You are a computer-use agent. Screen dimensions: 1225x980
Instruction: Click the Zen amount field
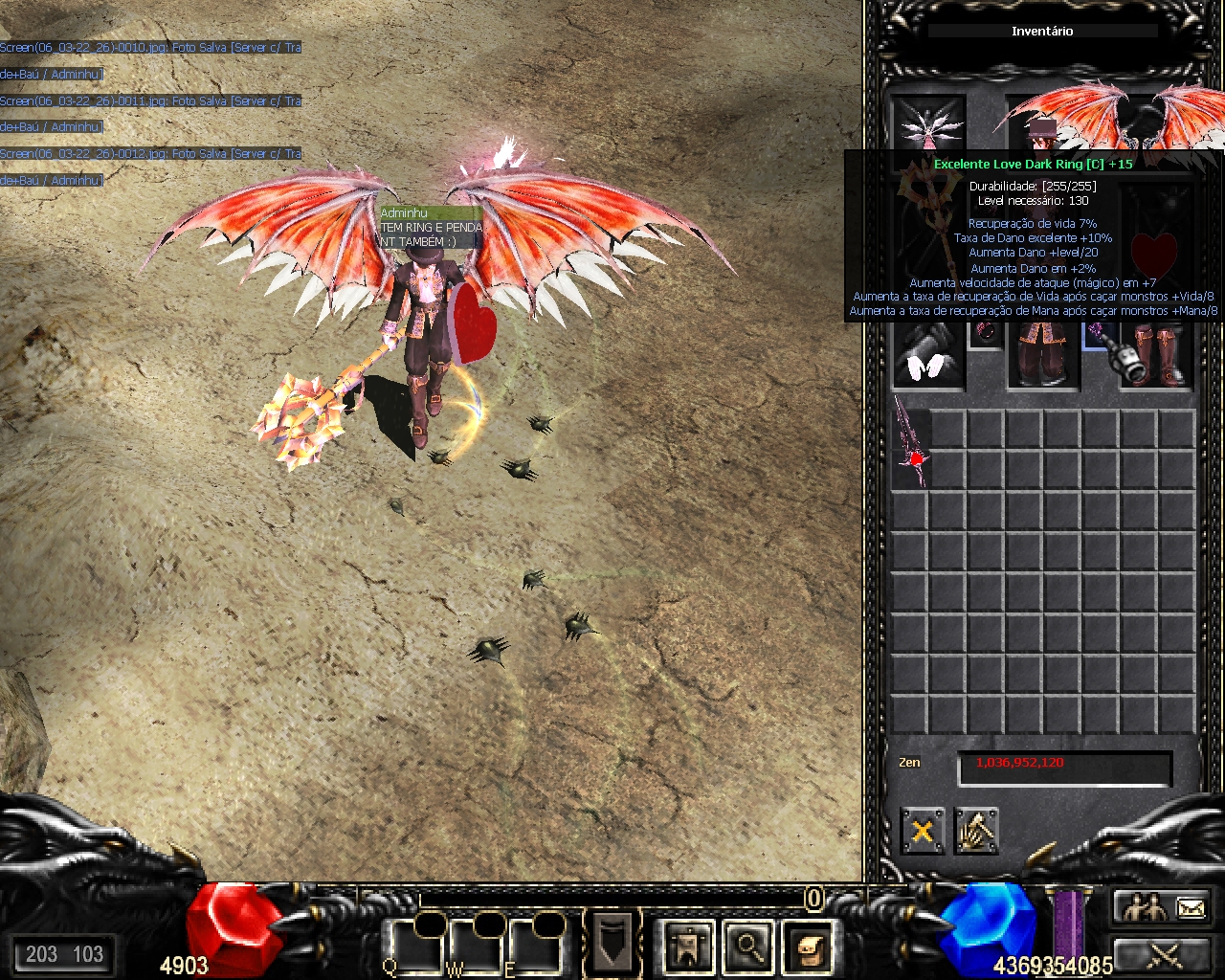pyautogui.click(x=1064, y=768)
